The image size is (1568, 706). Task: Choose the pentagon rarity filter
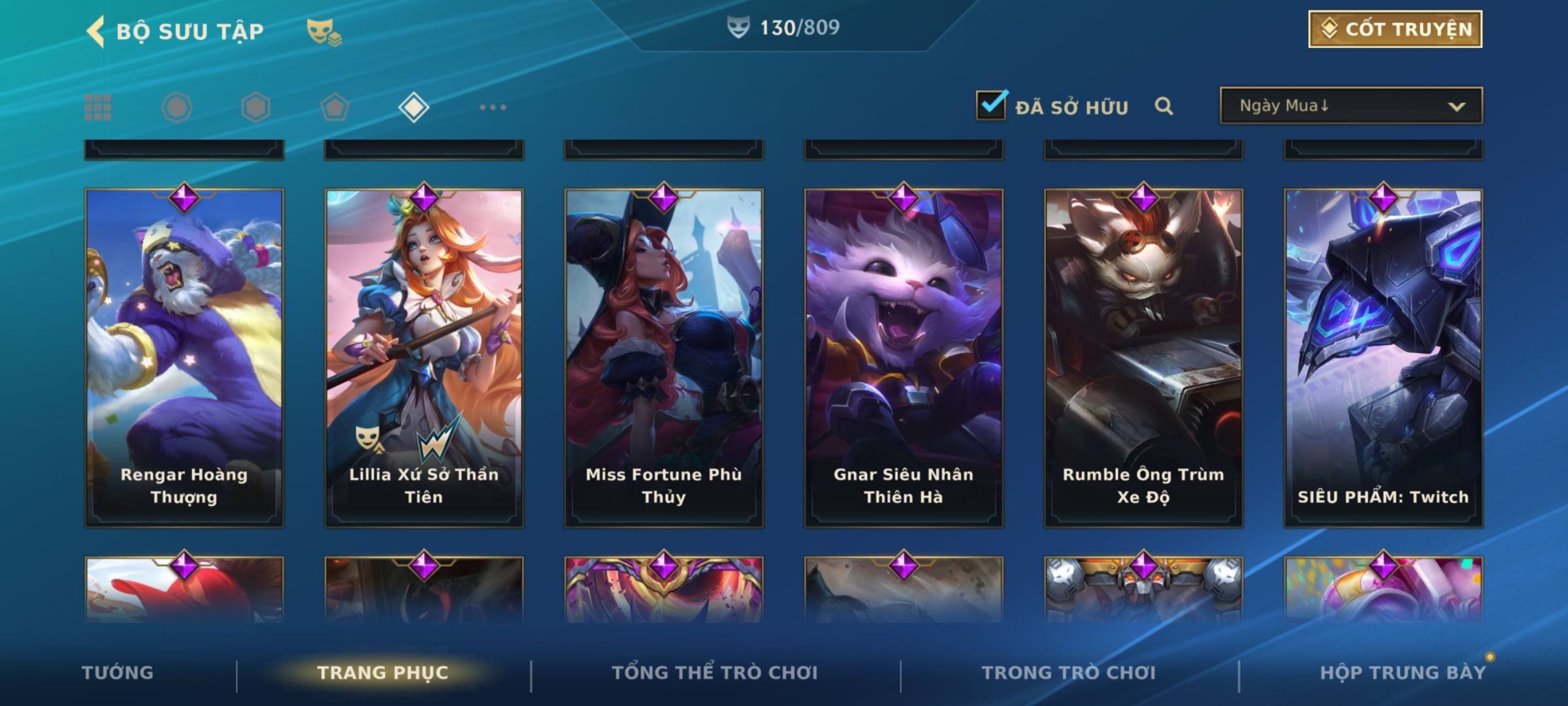(x=335, y=107)
